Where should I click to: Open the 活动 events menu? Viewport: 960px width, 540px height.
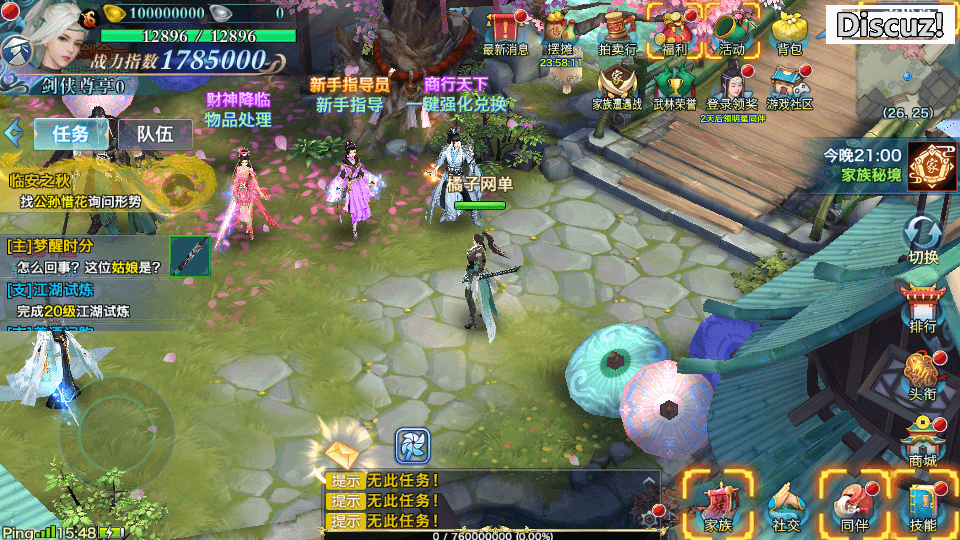click(732, 30)
